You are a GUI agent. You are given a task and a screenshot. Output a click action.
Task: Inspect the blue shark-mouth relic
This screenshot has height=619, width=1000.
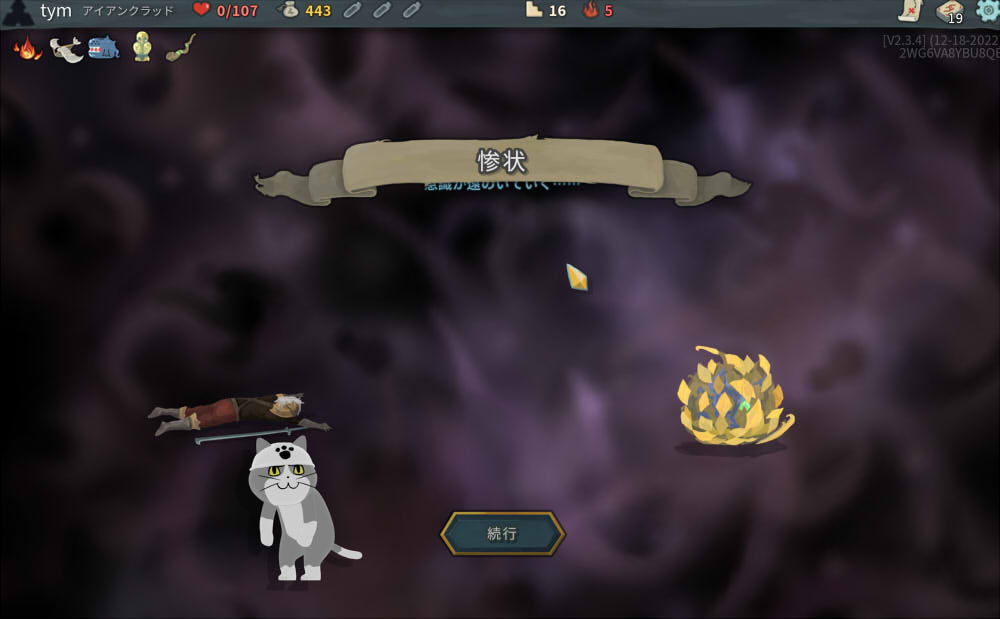point(104,48)
